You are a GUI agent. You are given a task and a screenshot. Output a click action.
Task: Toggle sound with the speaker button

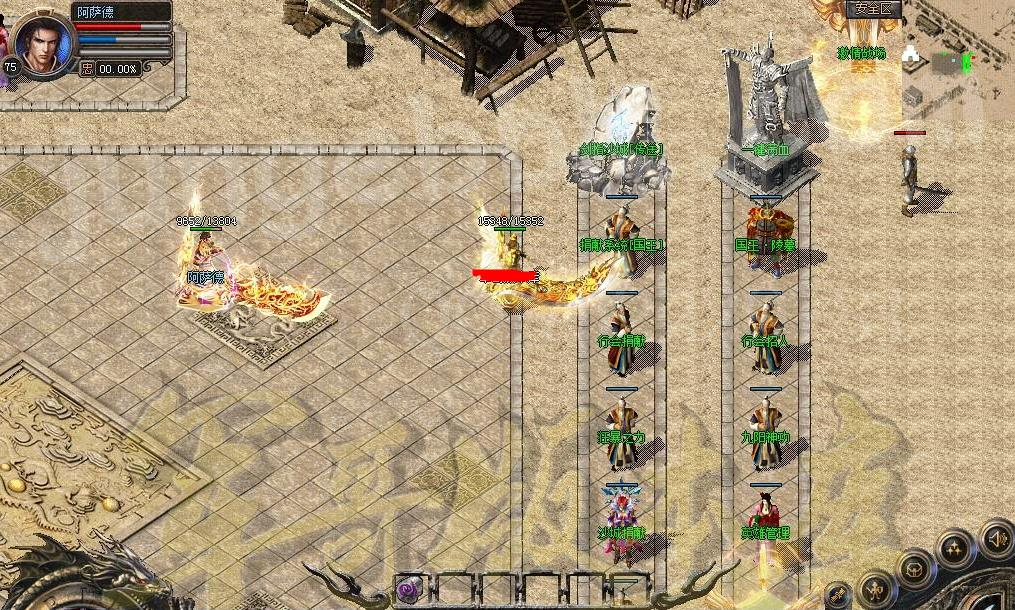click(x=996, y=541)
